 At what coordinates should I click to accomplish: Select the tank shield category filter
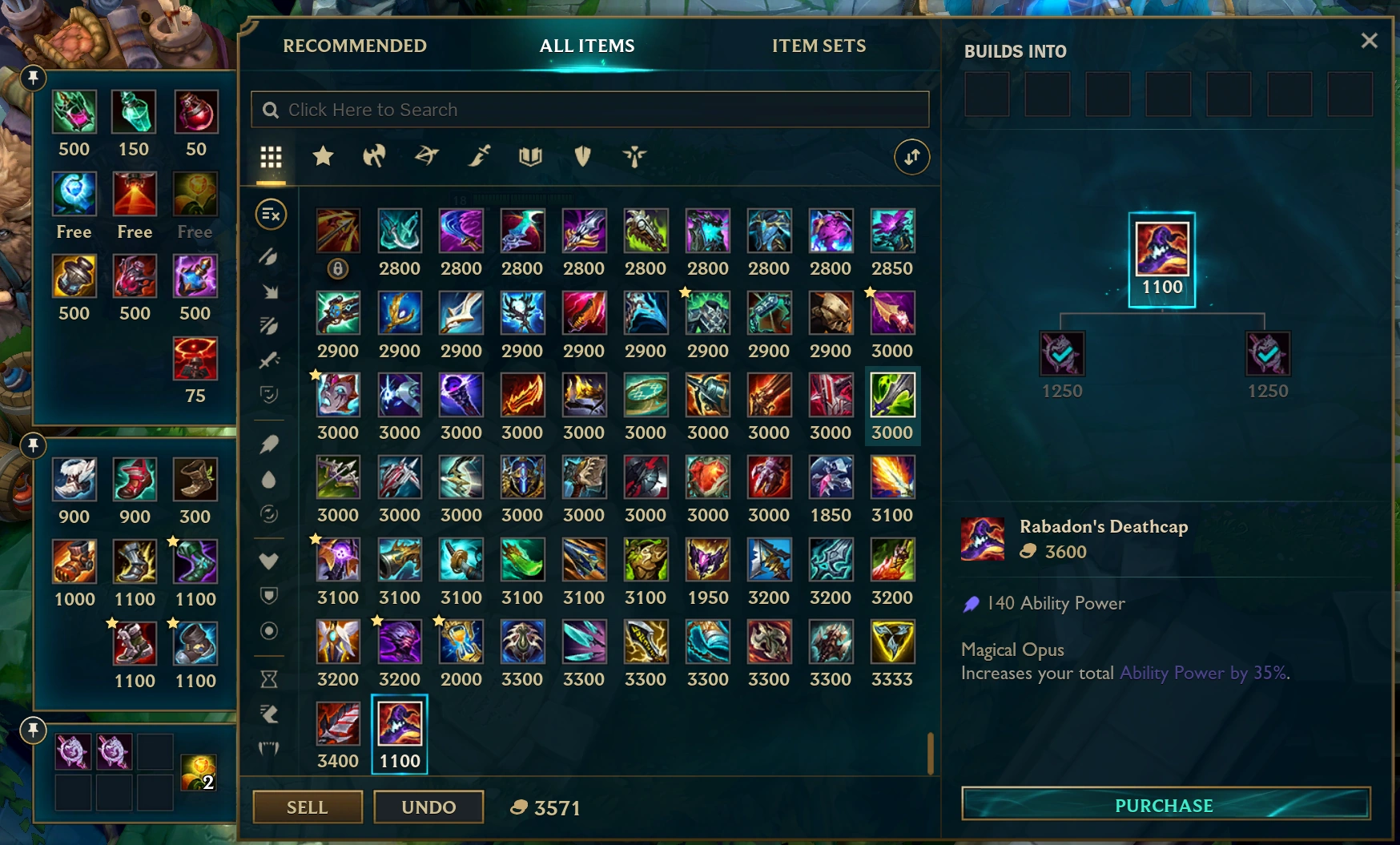tap(582, 157)
